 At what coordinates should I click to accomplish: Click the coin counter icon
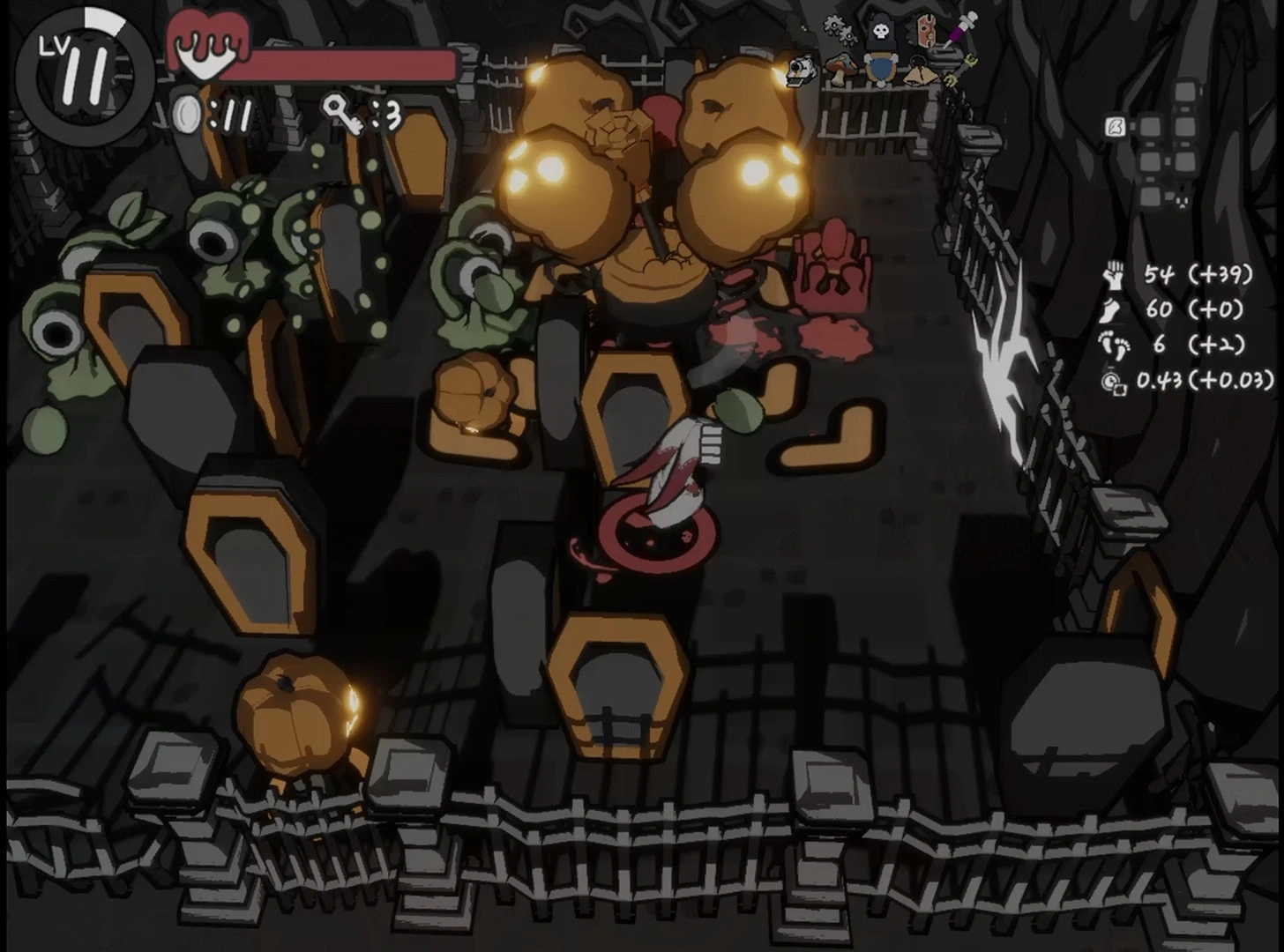pyautogui.click(x=186, y=115)
